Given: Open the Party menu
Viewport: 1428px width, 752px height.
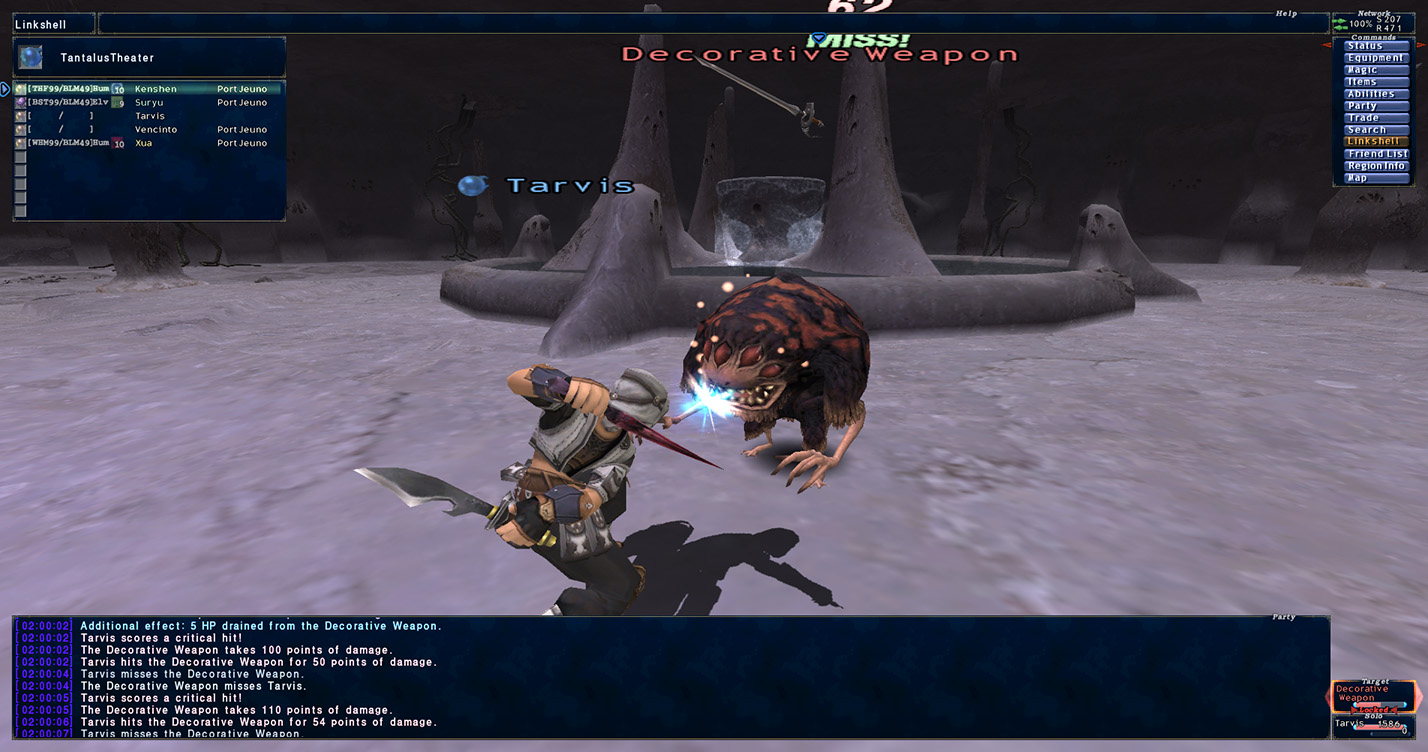Looking at the screenshot, I should (1375, 106).
